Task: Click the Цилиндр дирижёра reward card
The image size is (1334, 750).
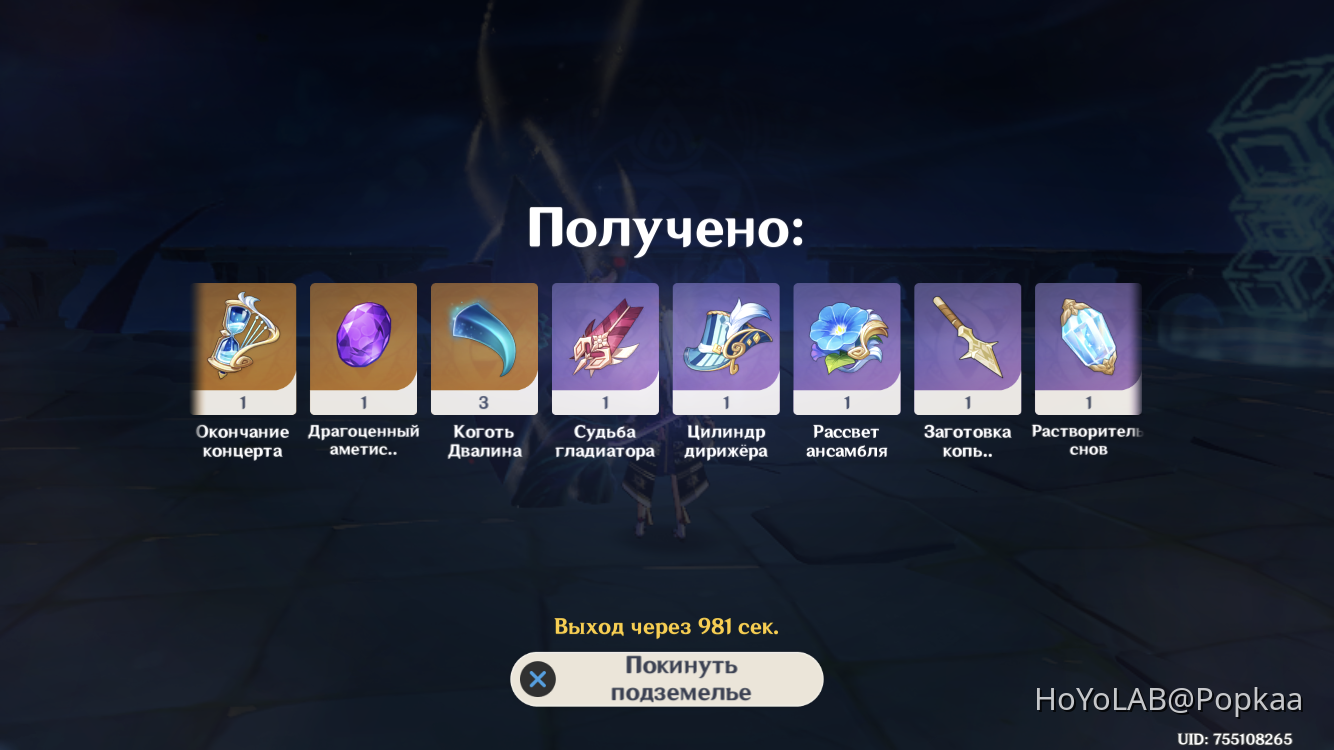Action: 726,348
